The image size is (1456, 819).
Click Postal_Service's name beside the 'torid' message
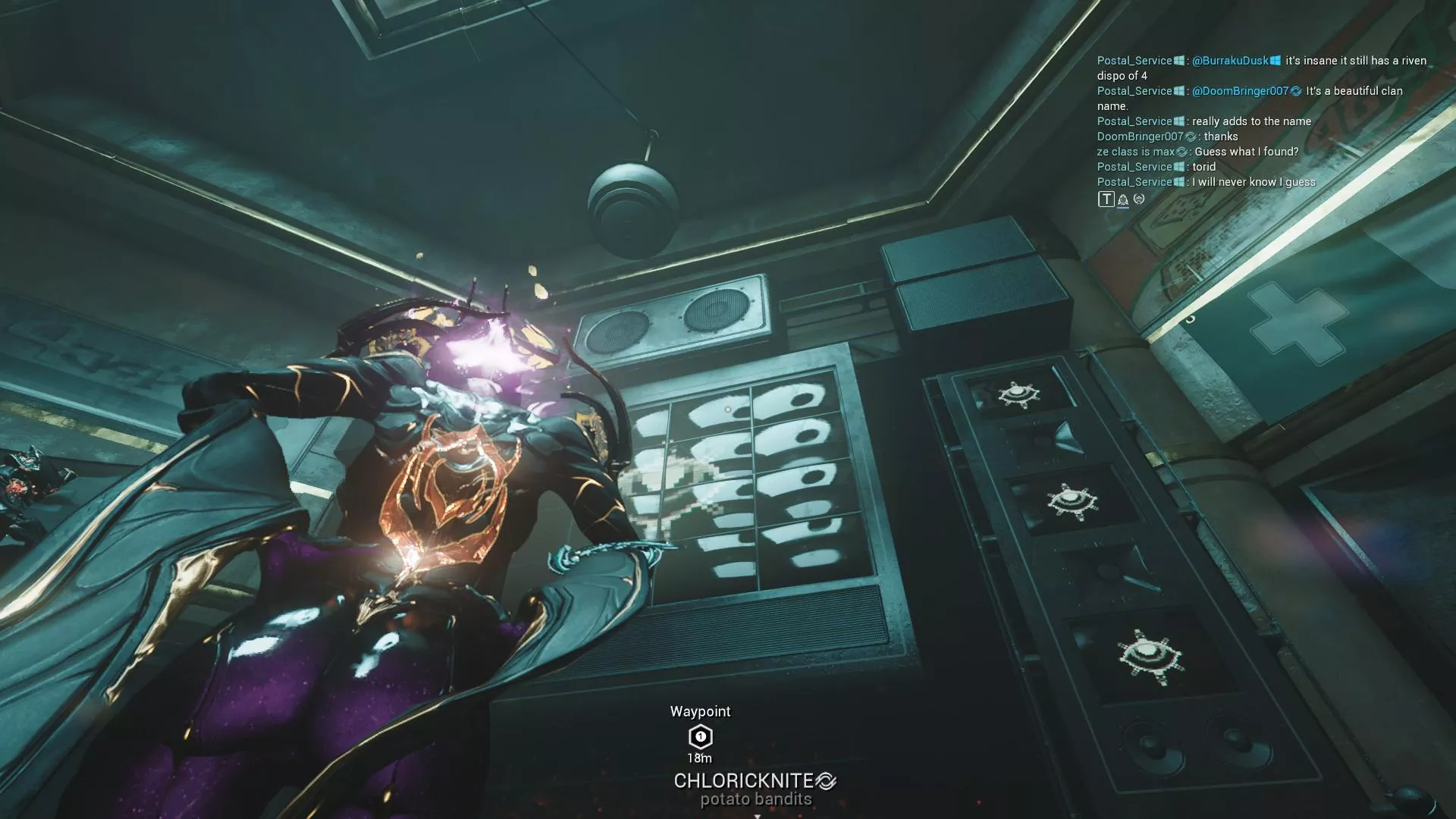coord(1134,167)
